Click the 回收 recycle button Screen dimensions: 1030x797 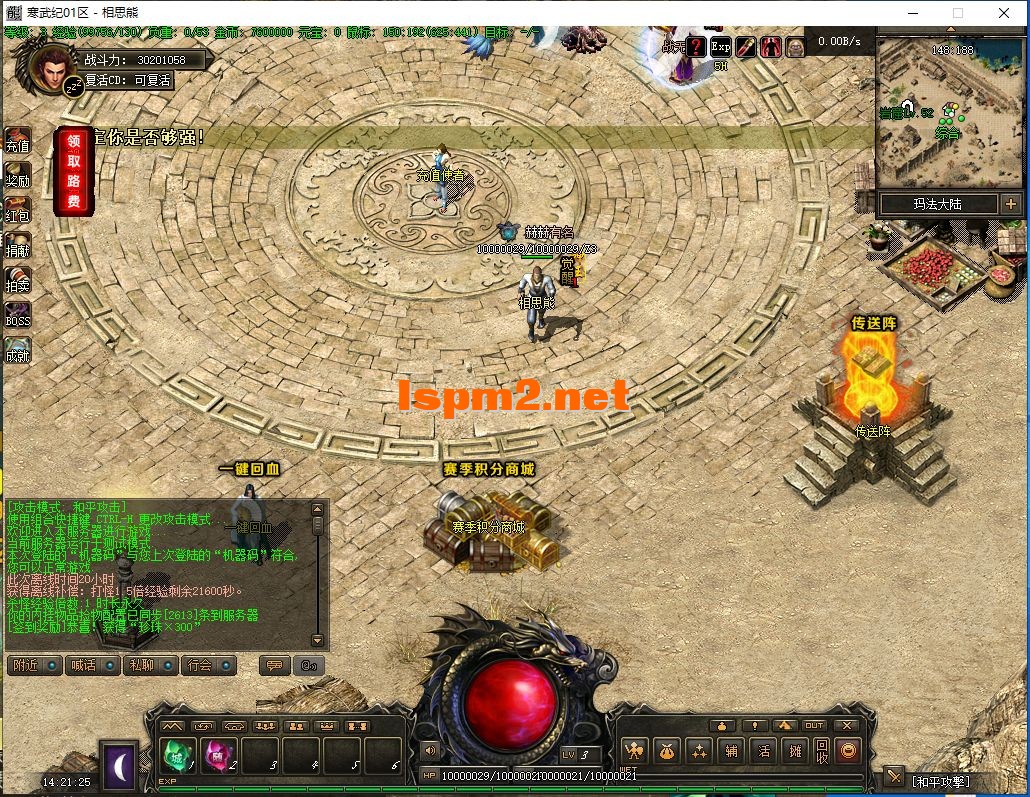click(821, 751)
